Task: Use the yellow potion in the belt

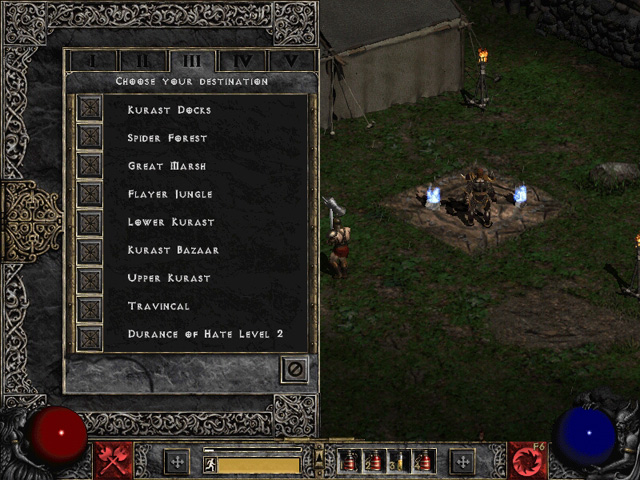Action: [x=399, y=461]
